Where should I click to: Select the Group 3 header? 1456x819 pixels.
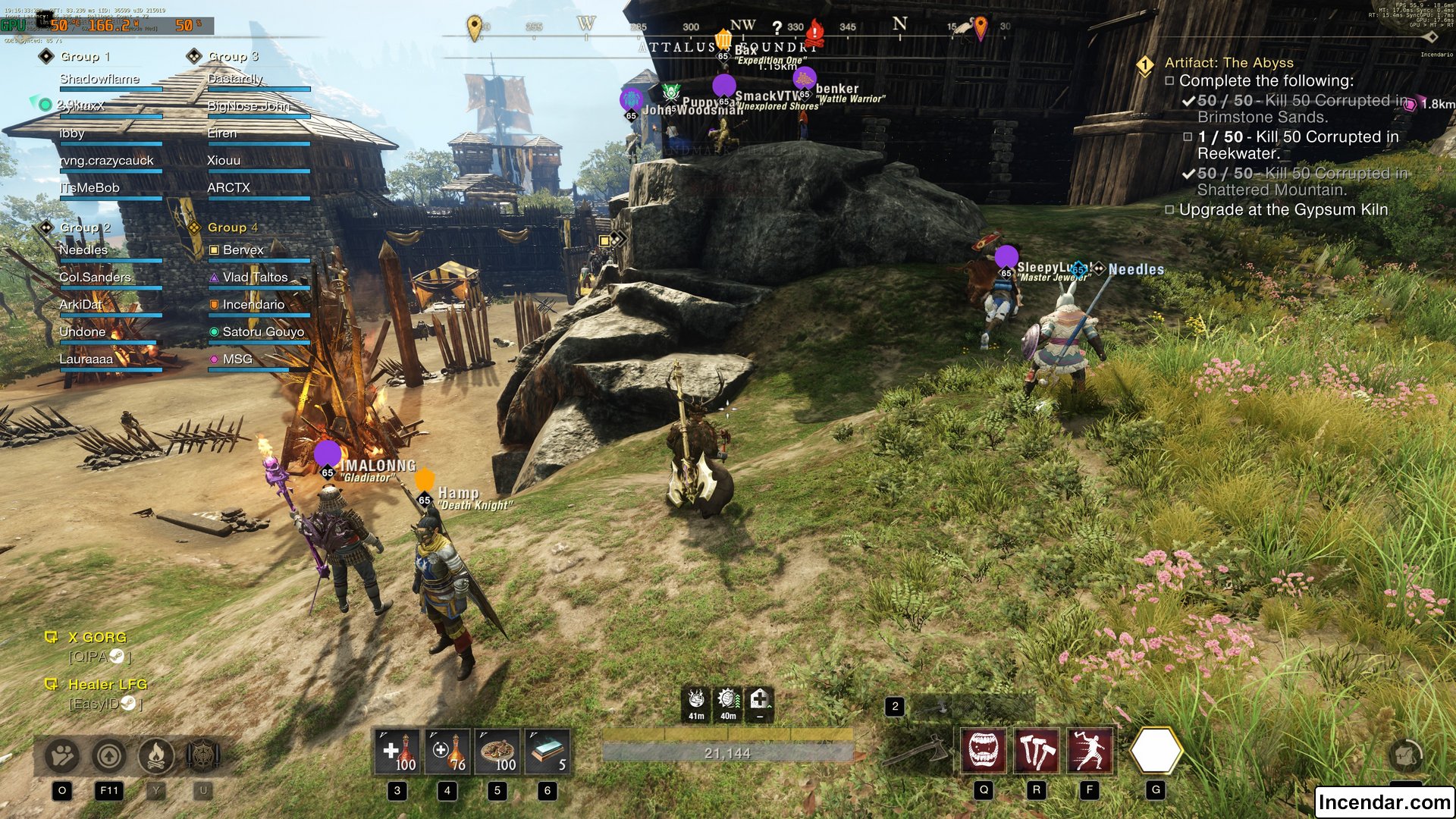tap(233, 55)
